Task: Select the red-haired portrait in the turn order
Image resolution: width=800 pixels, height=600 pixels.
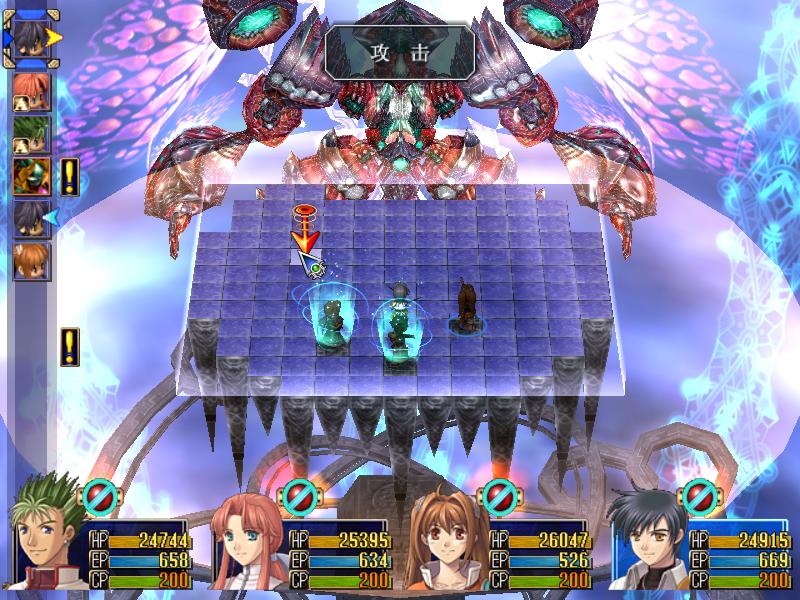Action: click(x=30, y=91)
